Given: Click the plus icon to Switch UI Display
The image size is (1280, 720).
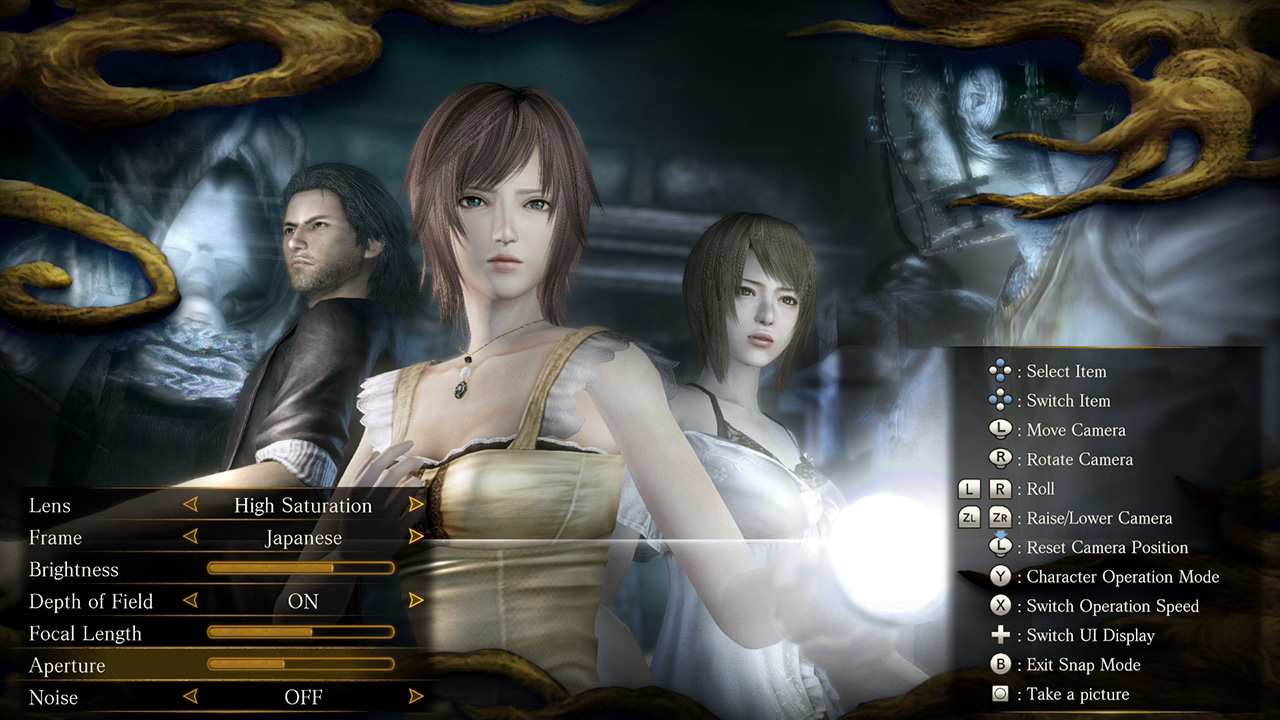Looking at the screenshot, I should (1001, 635).
